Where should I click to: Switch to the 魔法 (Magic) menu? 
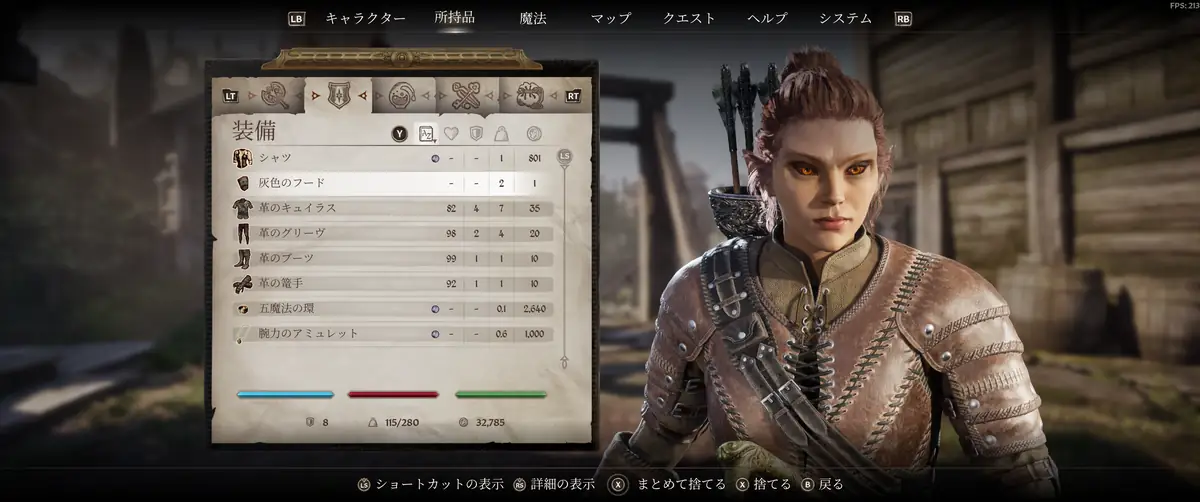point(533,18)
